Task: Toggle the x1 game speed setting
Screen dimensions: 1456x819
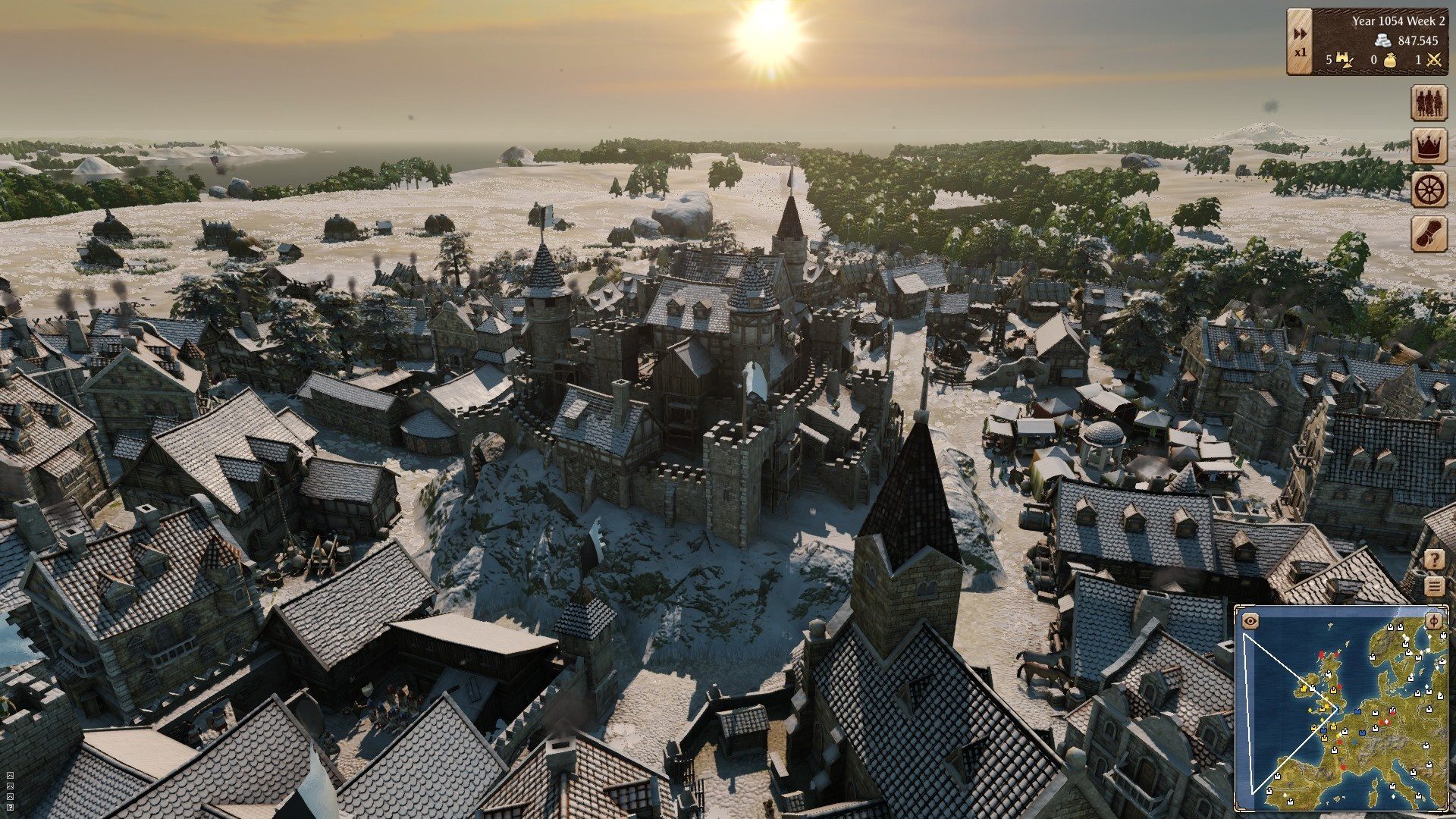Action: pyautogui.click(x=1299, y=50)
